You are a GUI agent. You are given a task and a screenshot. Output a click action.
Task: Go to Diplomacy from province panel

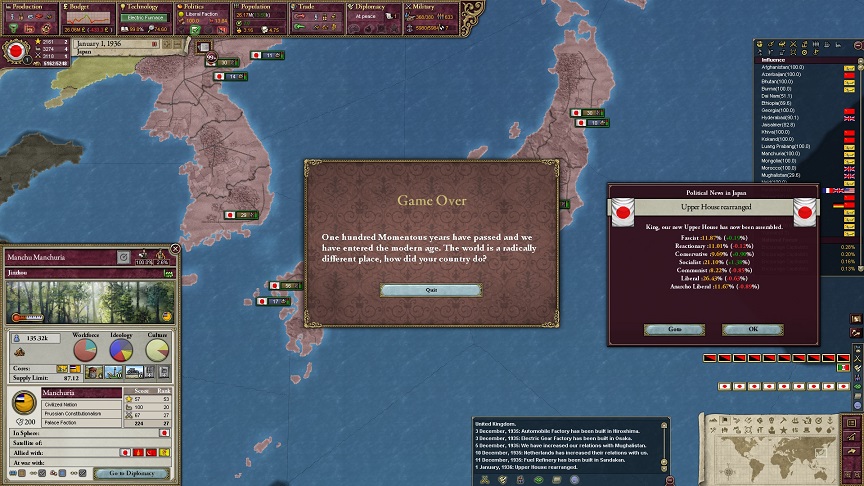point(131,473)
